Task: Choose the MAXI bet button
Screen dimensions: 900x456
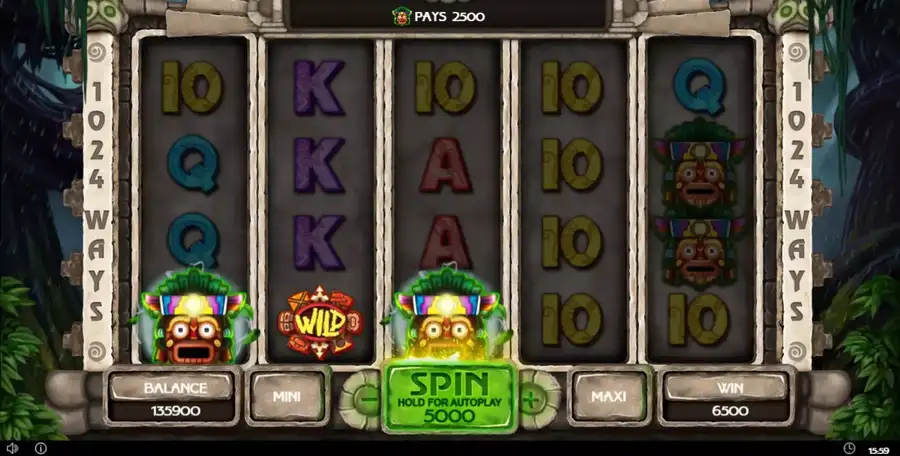Action: (x=608, y=396)
